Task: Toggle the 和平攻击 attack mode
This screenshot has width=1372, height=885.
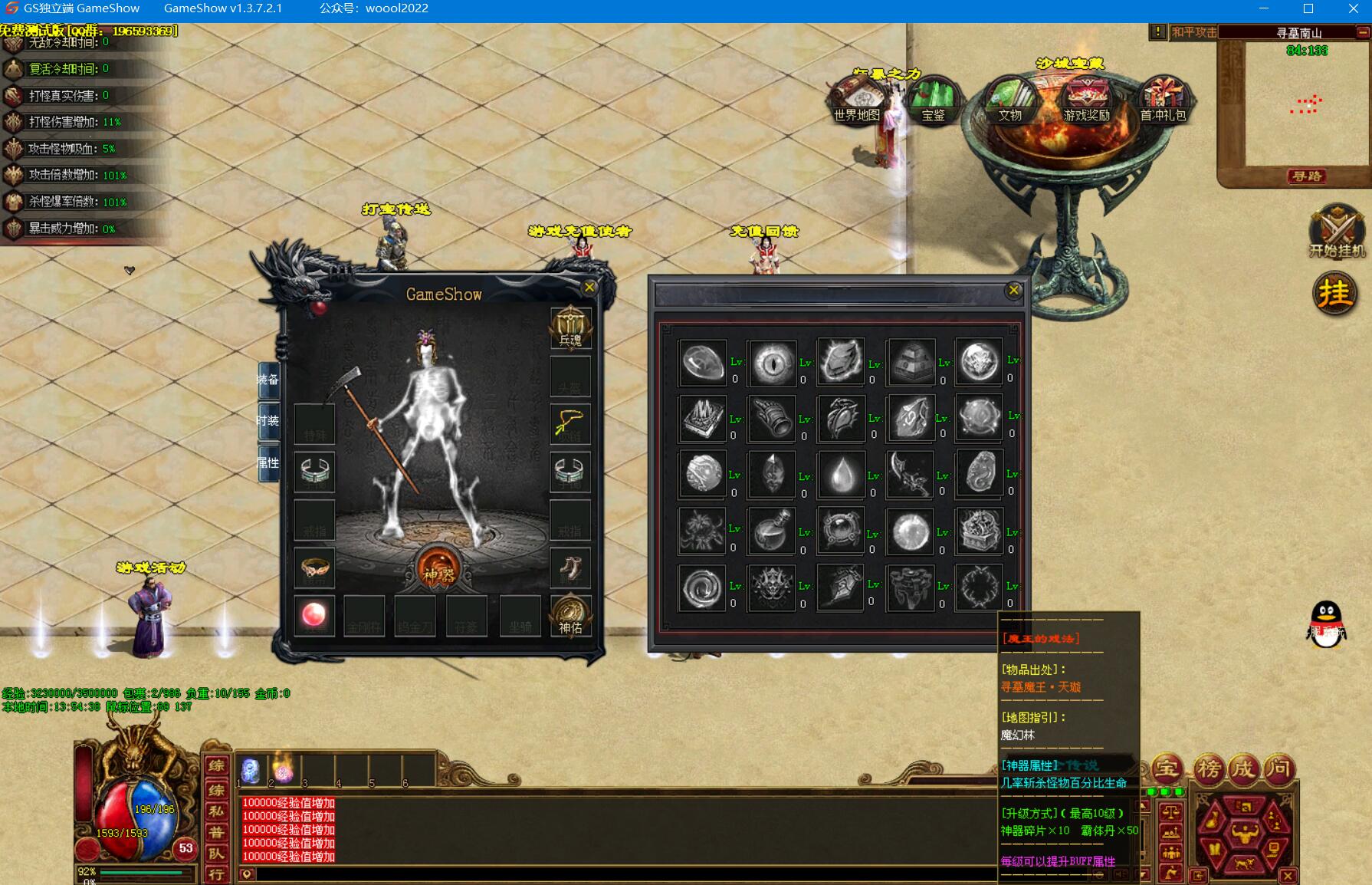Action: click(x=1193, y=32)
